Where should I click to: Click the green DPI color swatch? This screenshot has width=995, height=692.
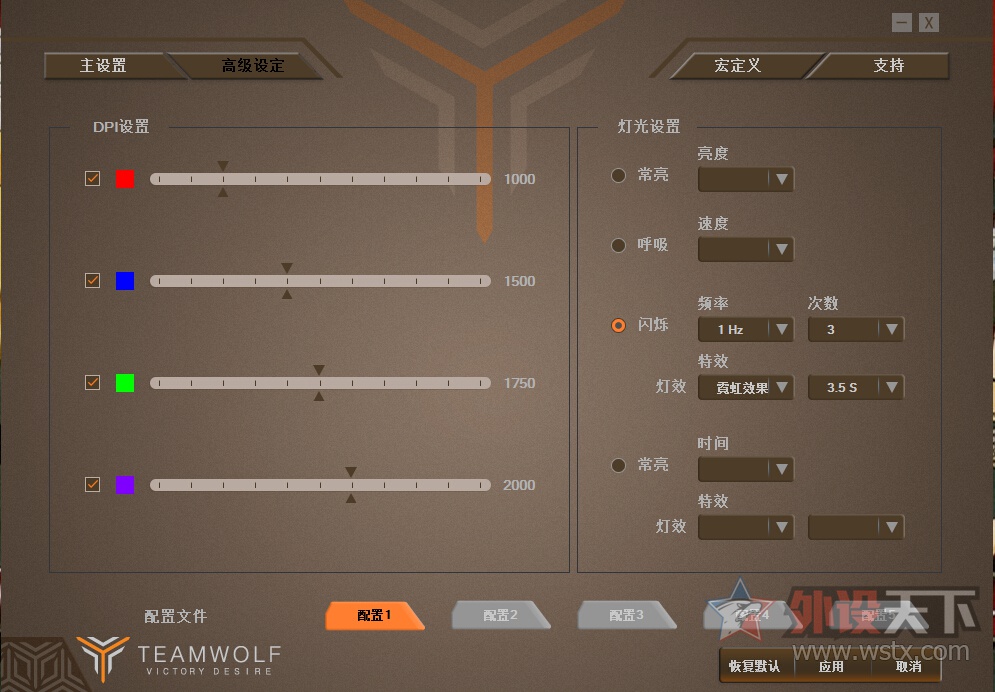pyautogui.click(x=125, y=383)
